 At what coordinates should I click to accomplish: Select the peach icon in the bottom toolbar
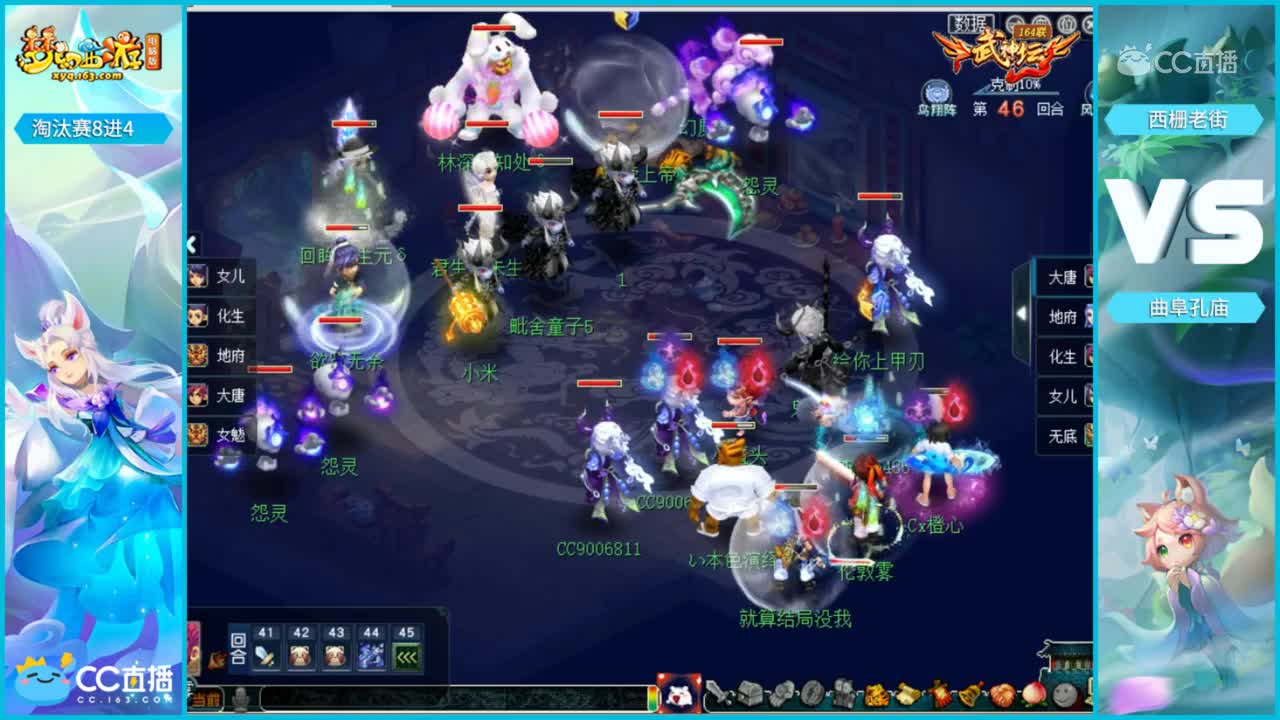point(1032,696)
